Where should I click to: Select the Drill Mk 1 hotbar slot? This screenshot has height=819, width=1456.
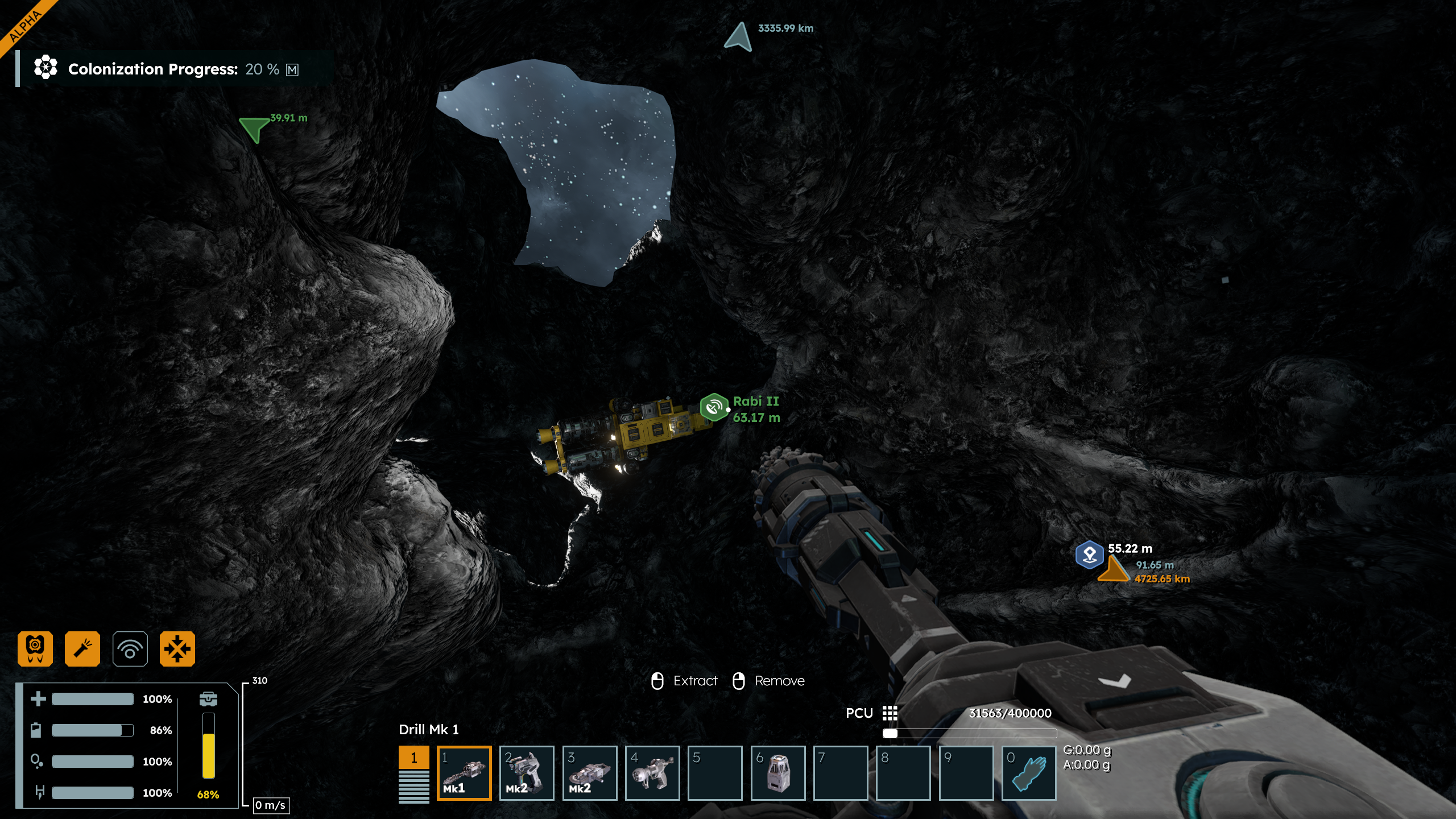[464, 772]
